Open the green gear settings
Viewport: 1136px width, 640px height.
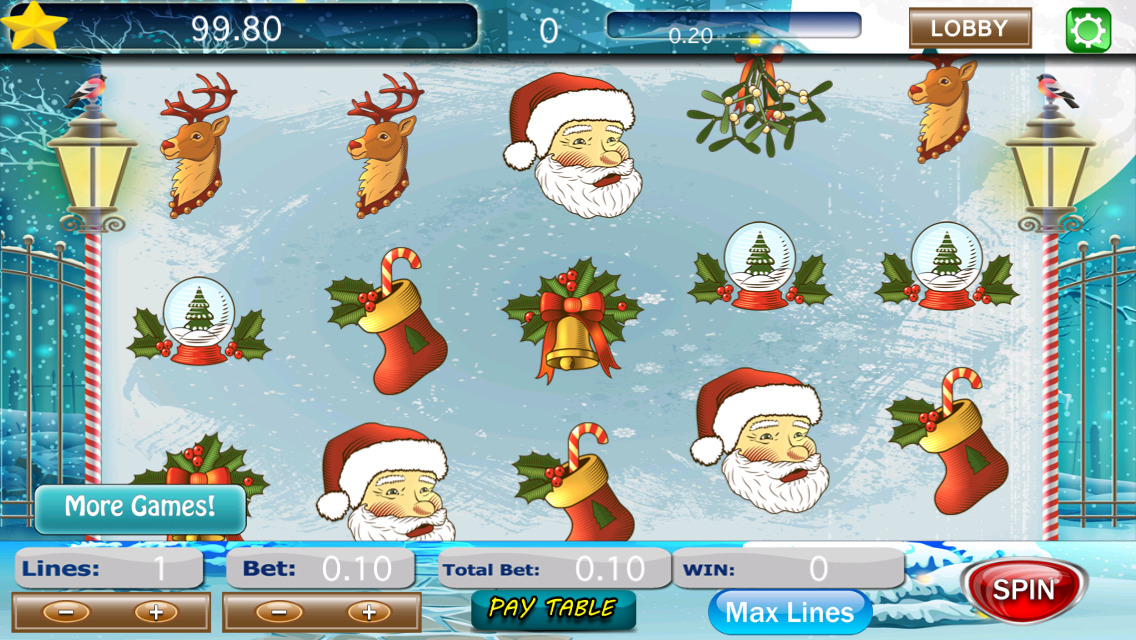click(x=1088, y=29)
